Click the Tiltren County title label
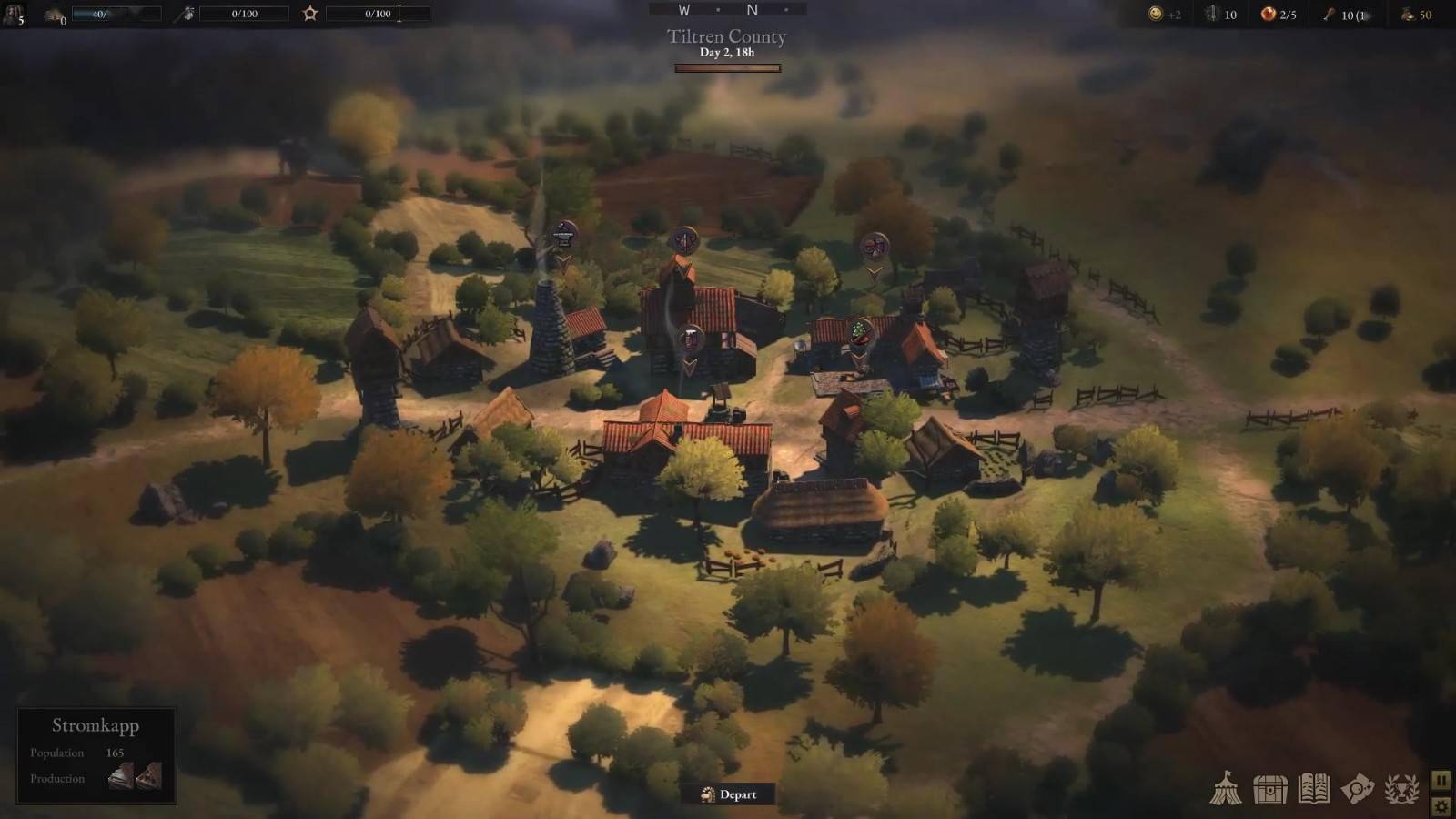 724,37
